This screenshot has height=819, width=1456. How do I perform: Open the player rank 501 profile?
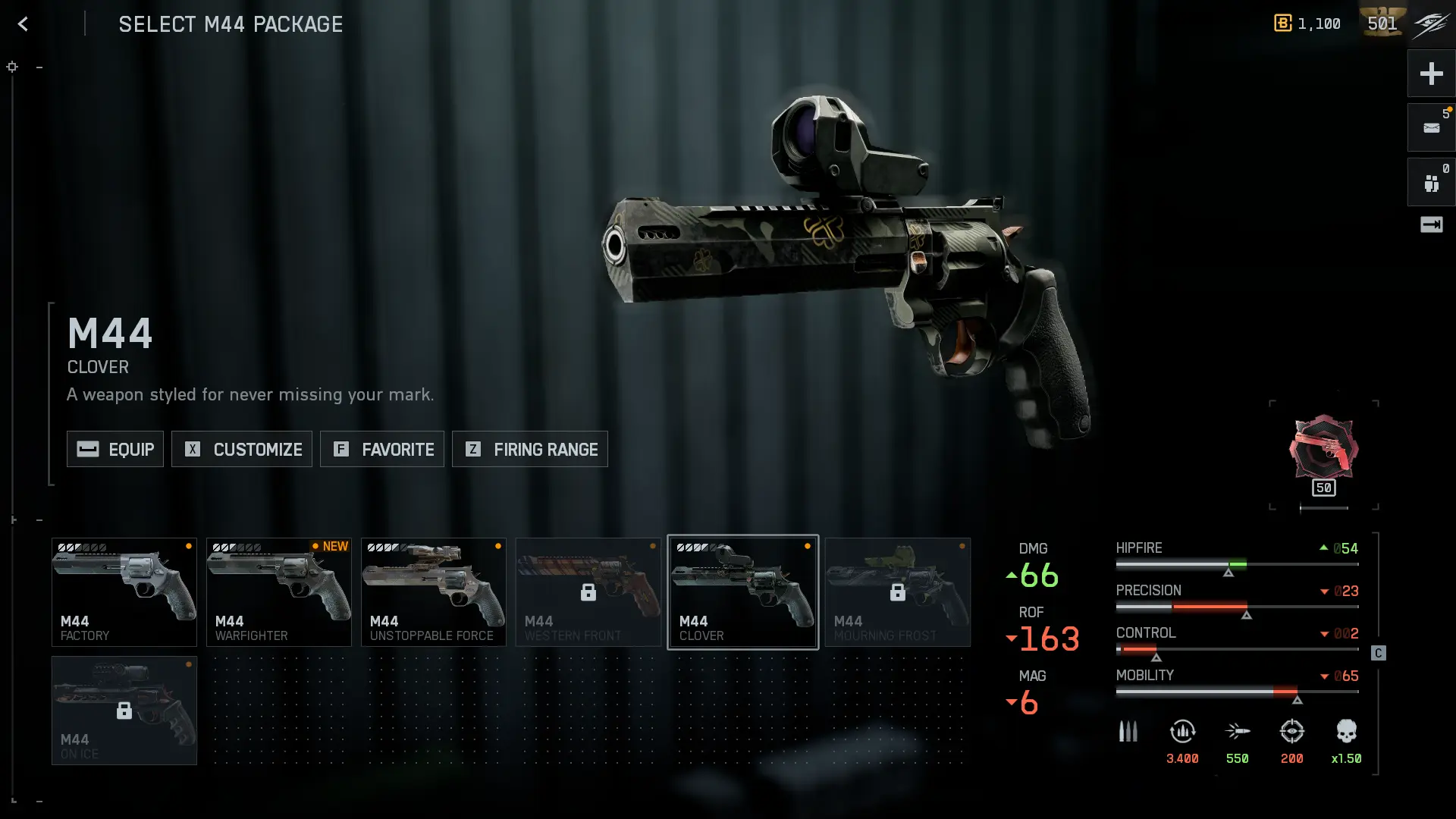coord(1382,24)
